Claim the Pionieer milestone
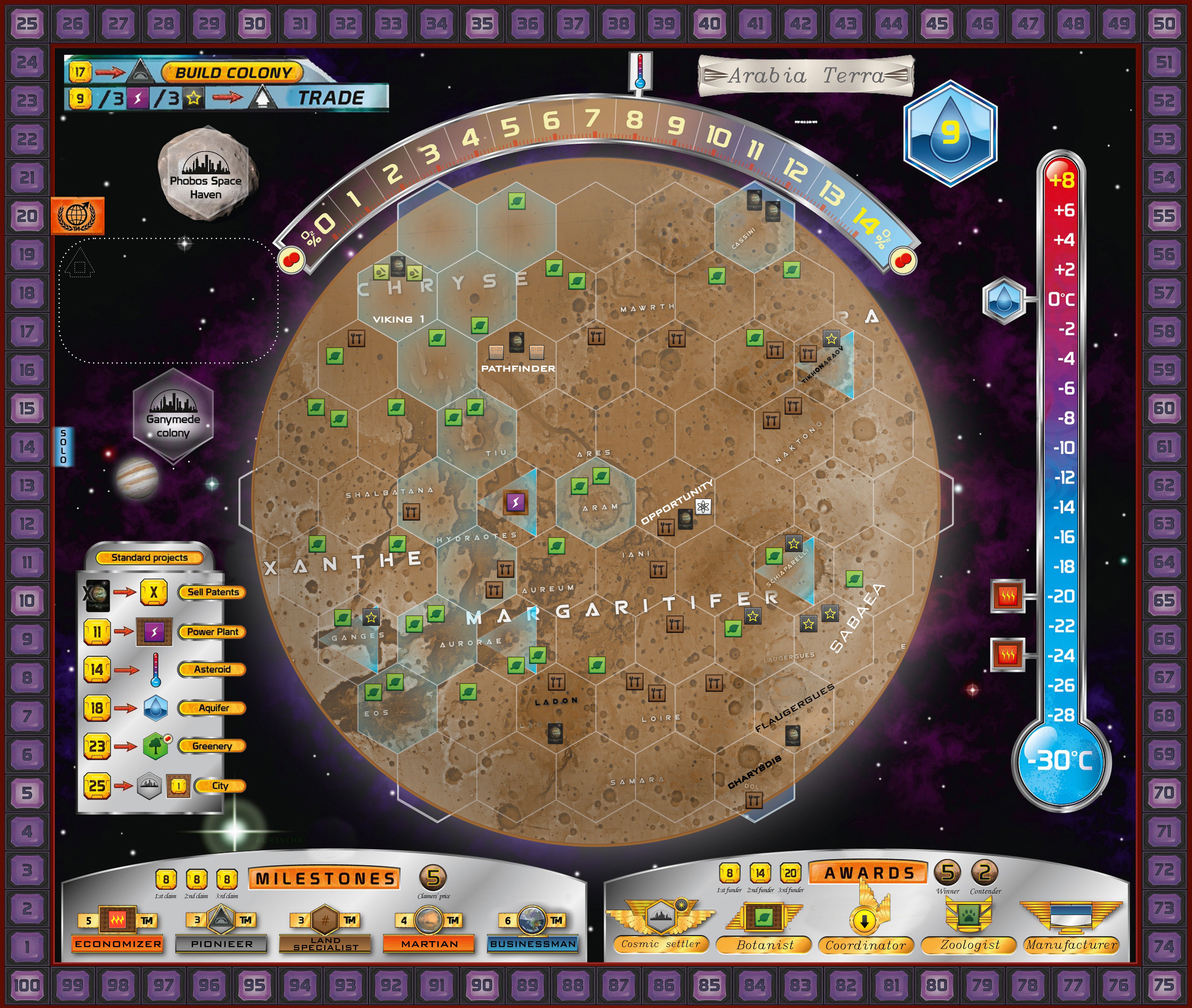This screenshot has height=1008, width=1192. 221,944
